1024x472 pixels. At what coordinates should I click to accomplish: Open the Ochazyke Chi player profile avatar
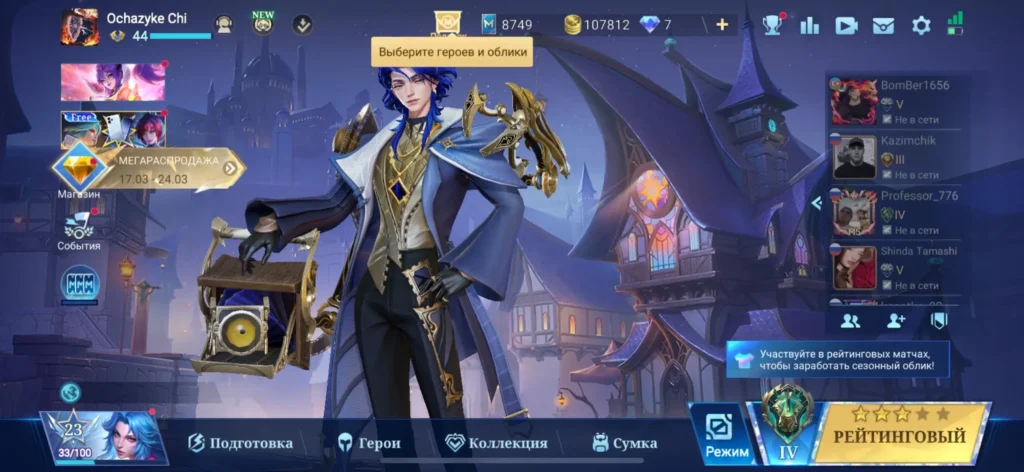(79, 27)
